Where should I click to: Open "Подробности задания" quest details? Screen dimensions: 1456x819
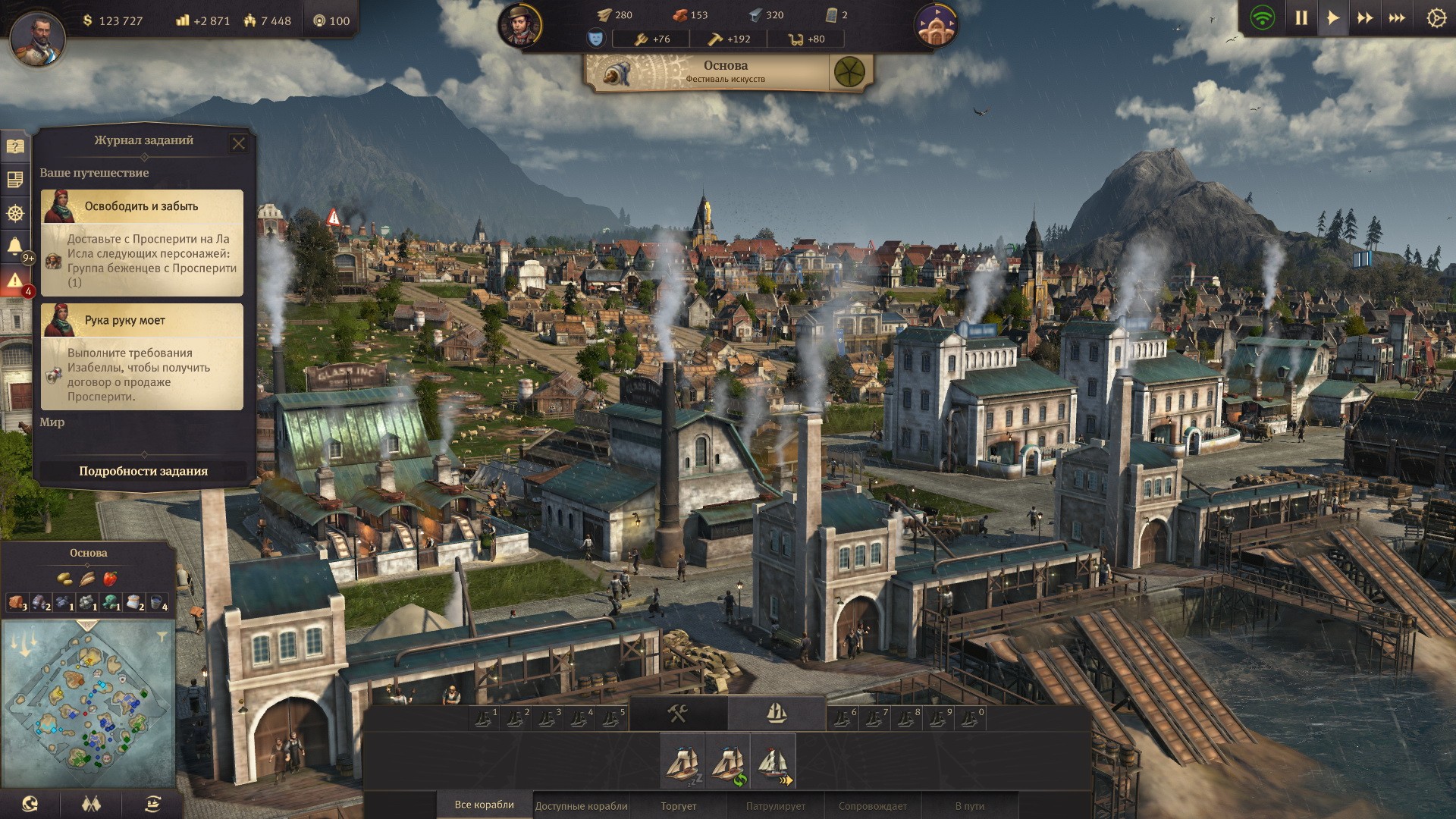tap(143, 471)
